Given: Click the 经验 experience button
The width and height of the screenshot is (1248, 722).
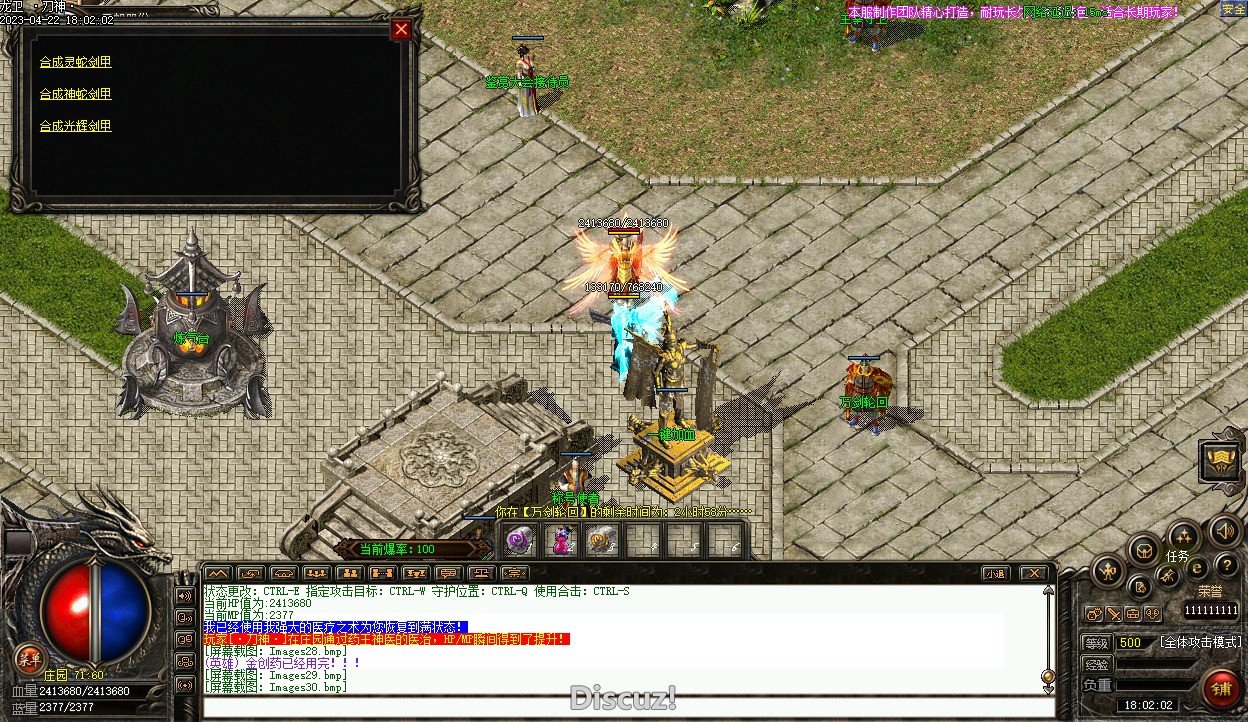Looking at the screenshot, I should [x=1097, y=664].
